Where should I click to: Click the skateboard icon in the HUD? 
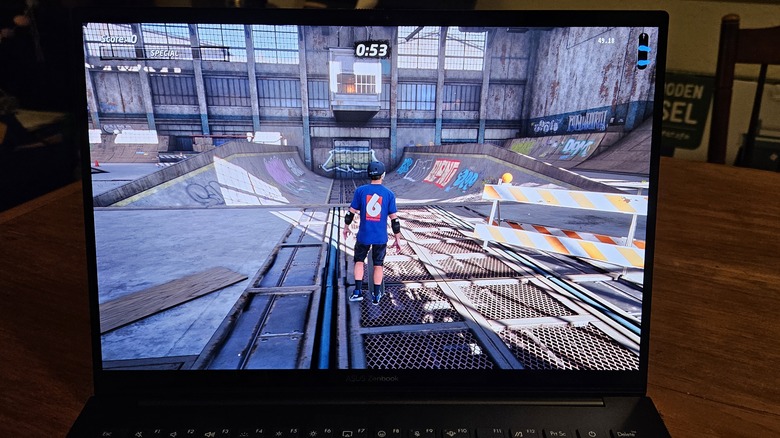click(x=642, y=51)
